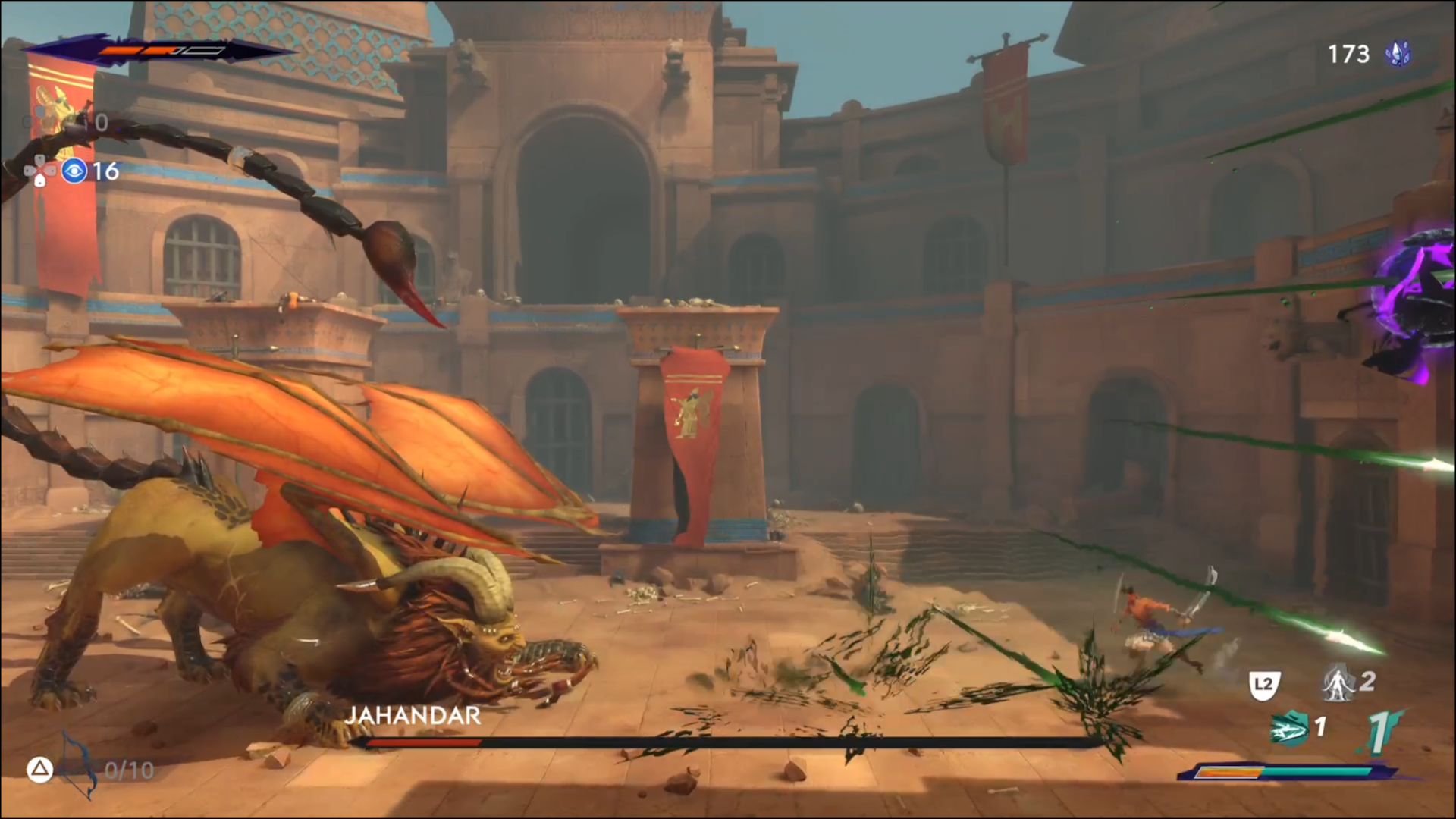
Task: Select the blue eye memory shard icon
Action: pos(74,171)
